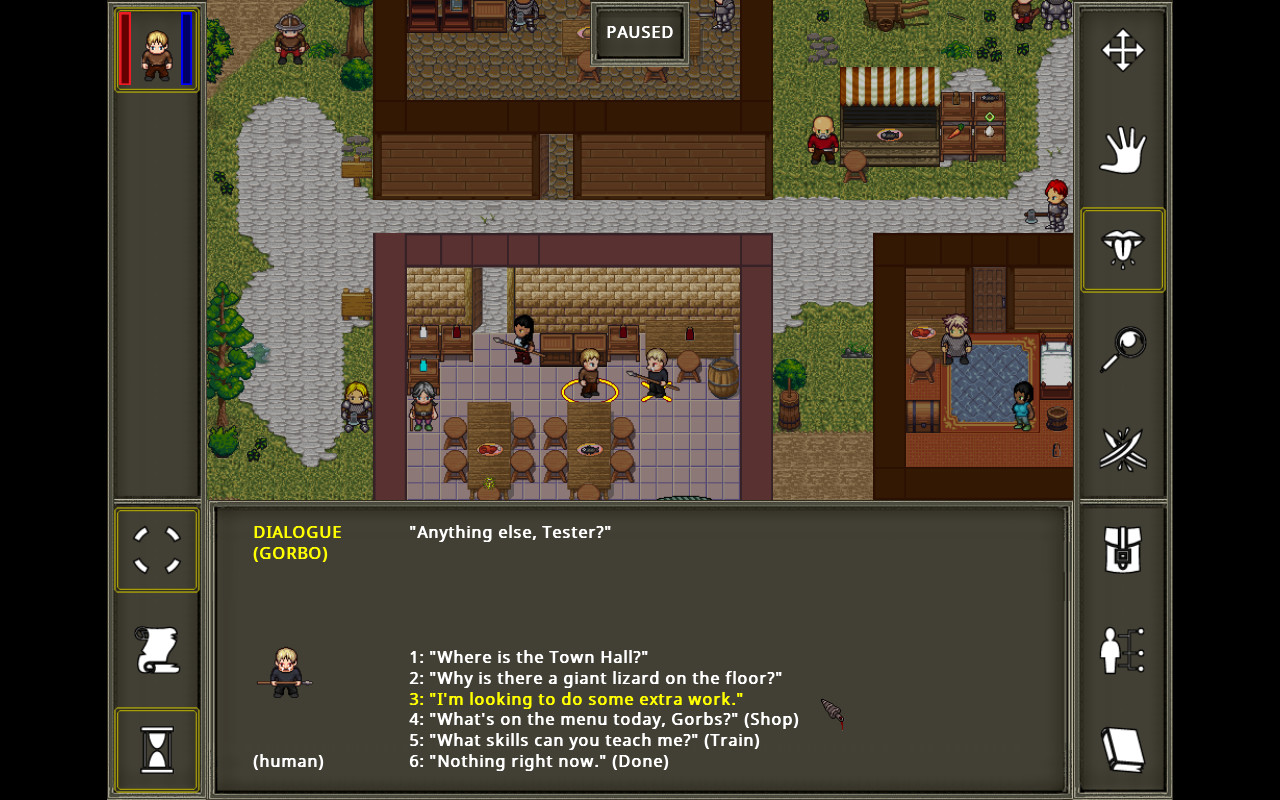Open Gorbo's shop via menu option 4
The image size is (1280, 800).
(603, 718)
